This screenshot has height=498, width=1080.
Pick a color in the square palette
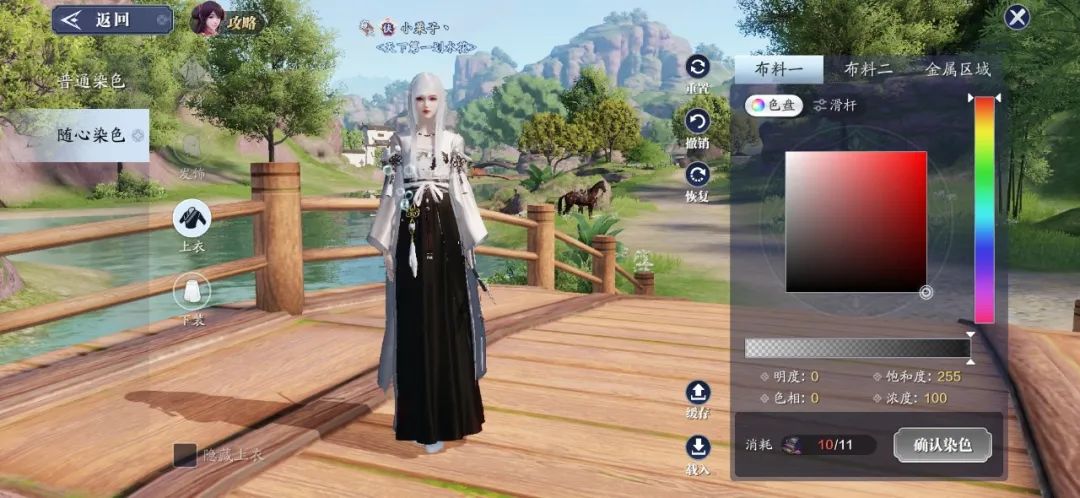point(855,221)
